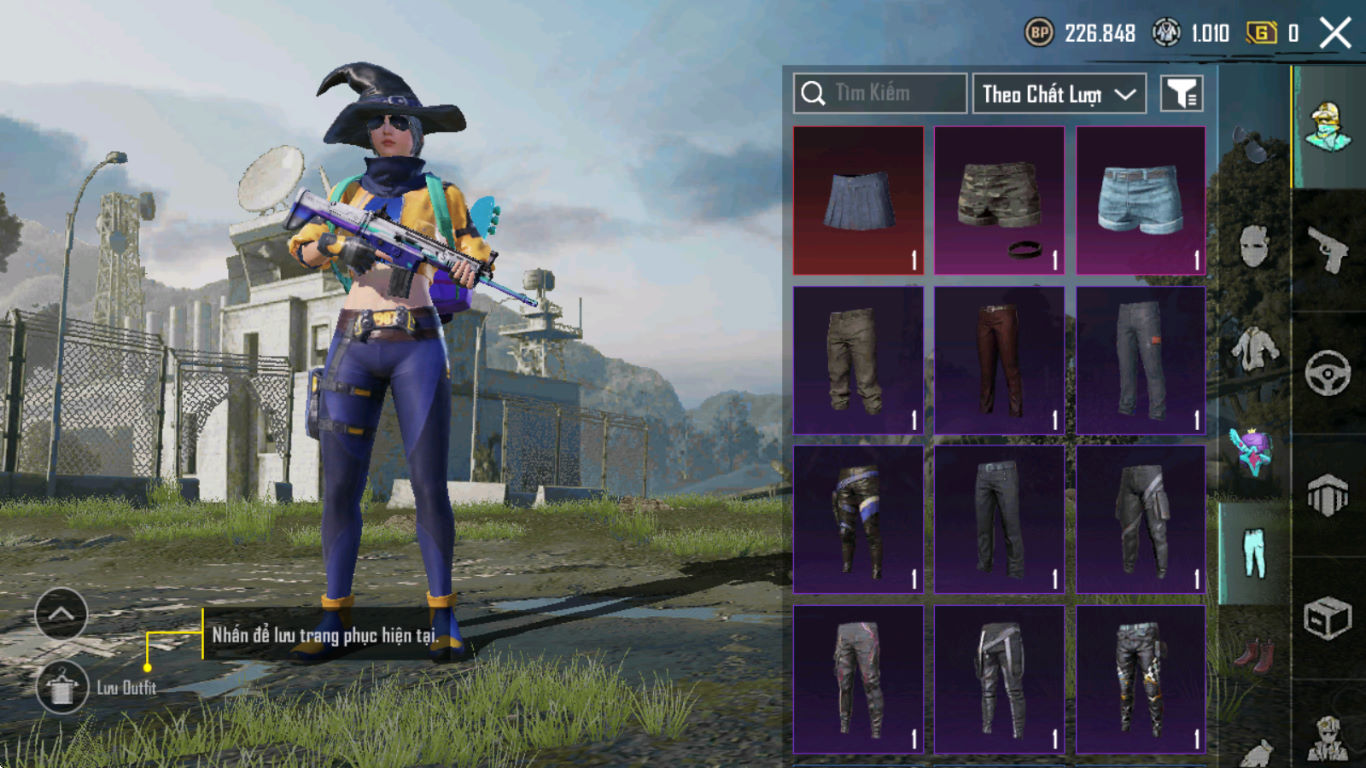Screen dimensions: 1366x768
Task: Equip the olive cargo pants
Action: point(858,360)
